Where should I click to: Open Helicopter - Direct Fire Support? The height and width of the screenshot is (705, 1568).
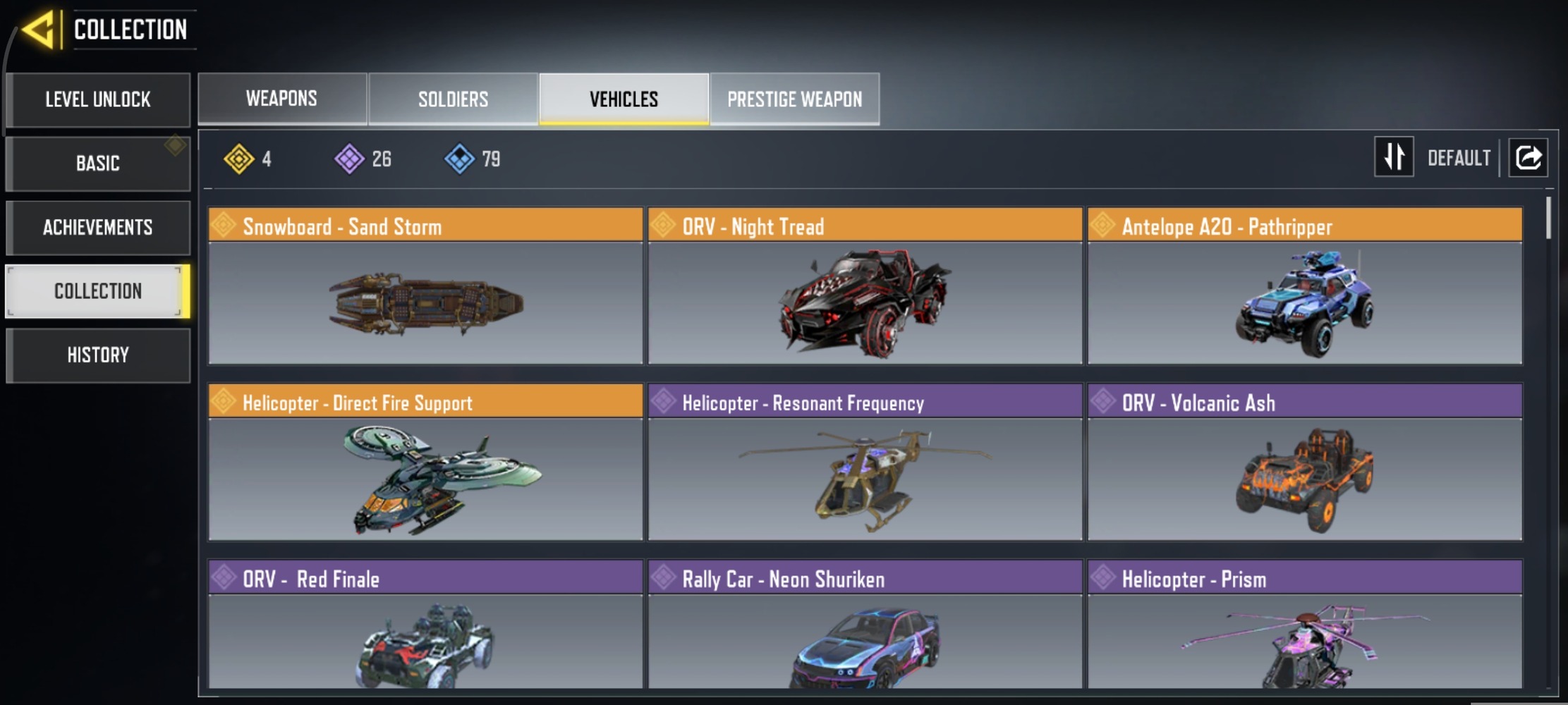[425, 462]
